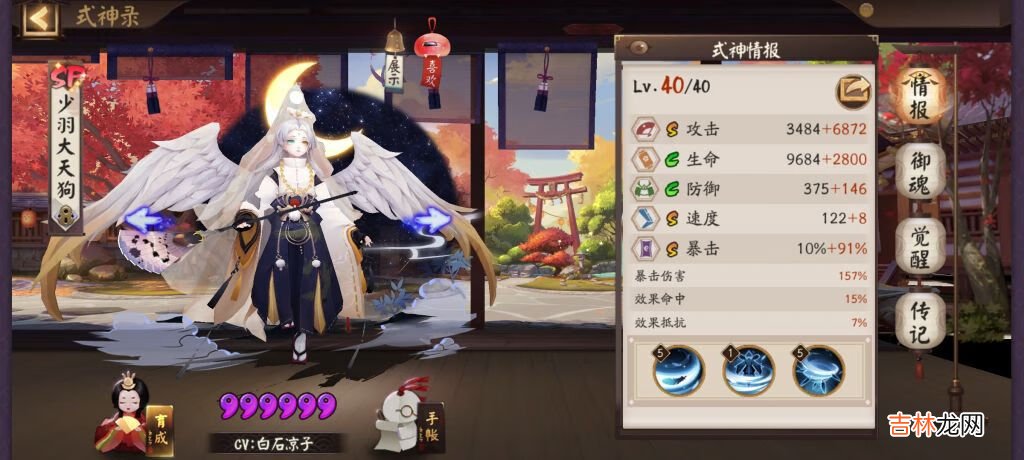
Task: Tap the 速度 speed stat row
Action: 749,219
